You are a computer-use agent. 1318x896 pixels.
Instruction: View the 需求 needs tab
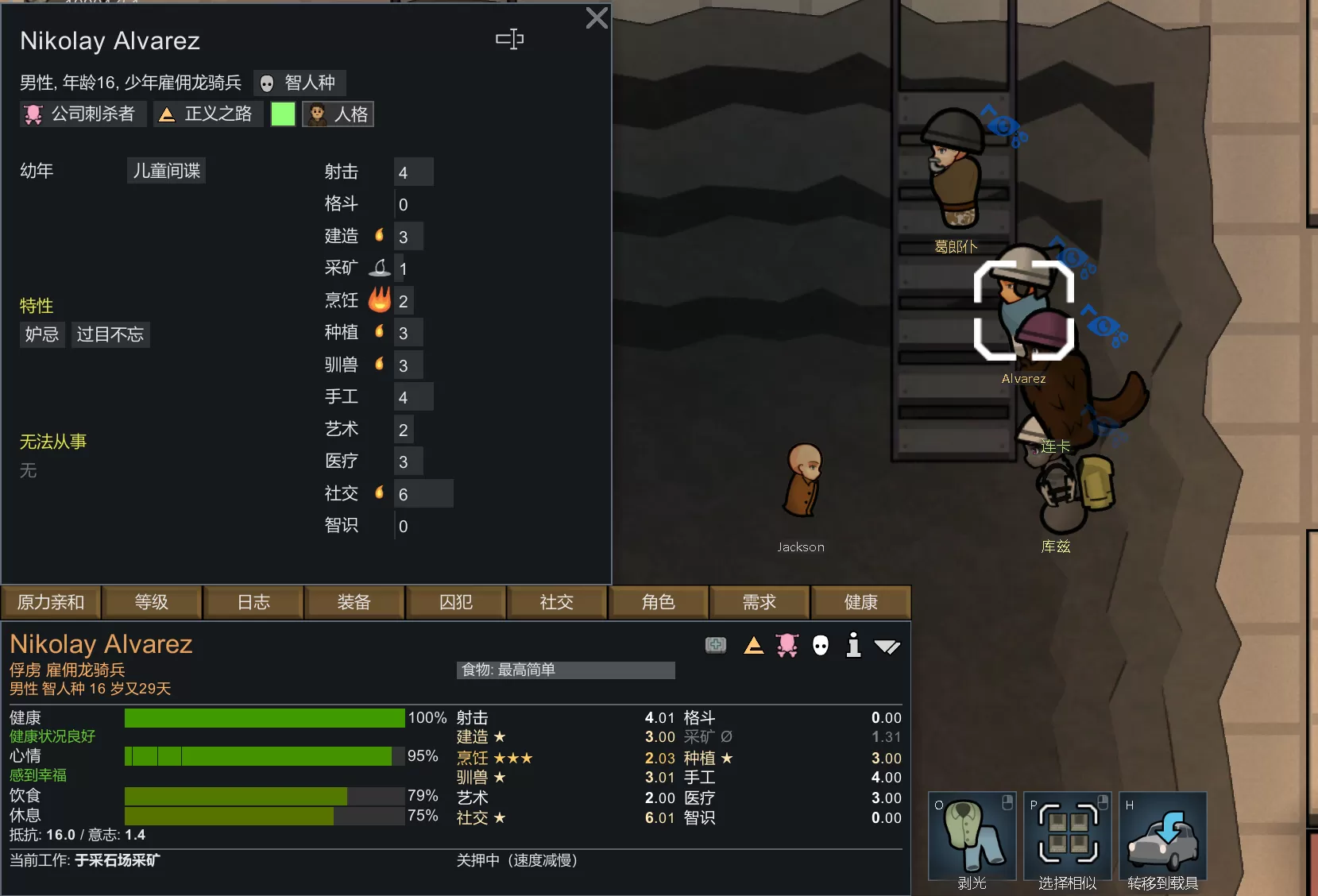(x=759, y=603)
